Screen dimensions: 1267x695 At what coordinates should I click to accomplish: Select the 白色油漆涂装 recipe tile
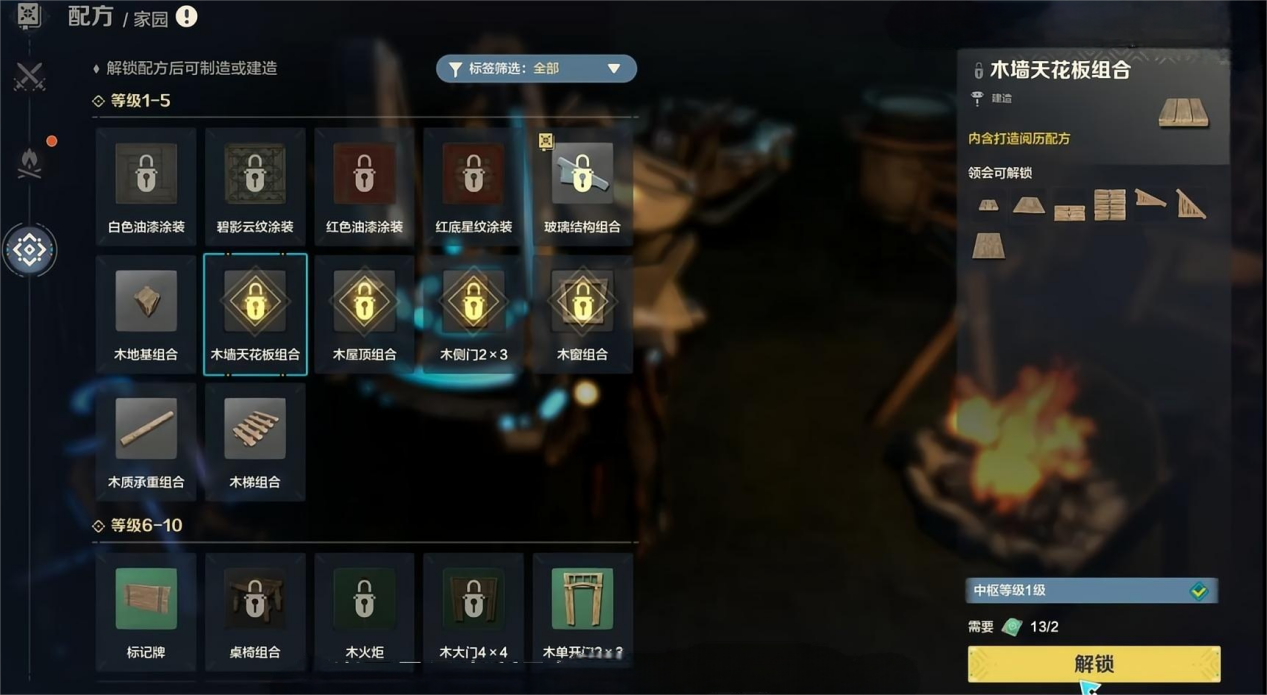coord(146,185)
